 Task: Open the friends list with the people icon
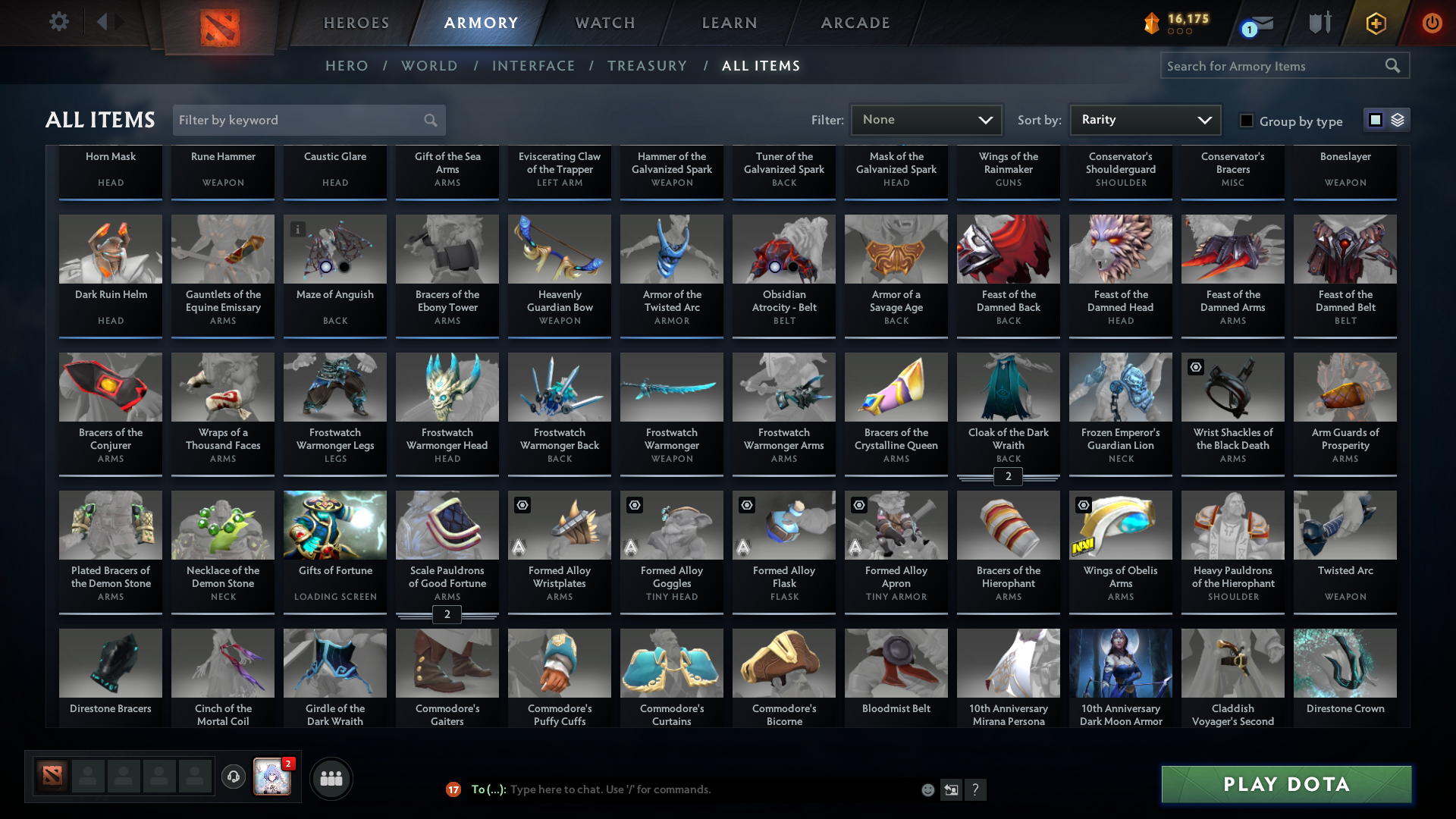tap(330, 778)
